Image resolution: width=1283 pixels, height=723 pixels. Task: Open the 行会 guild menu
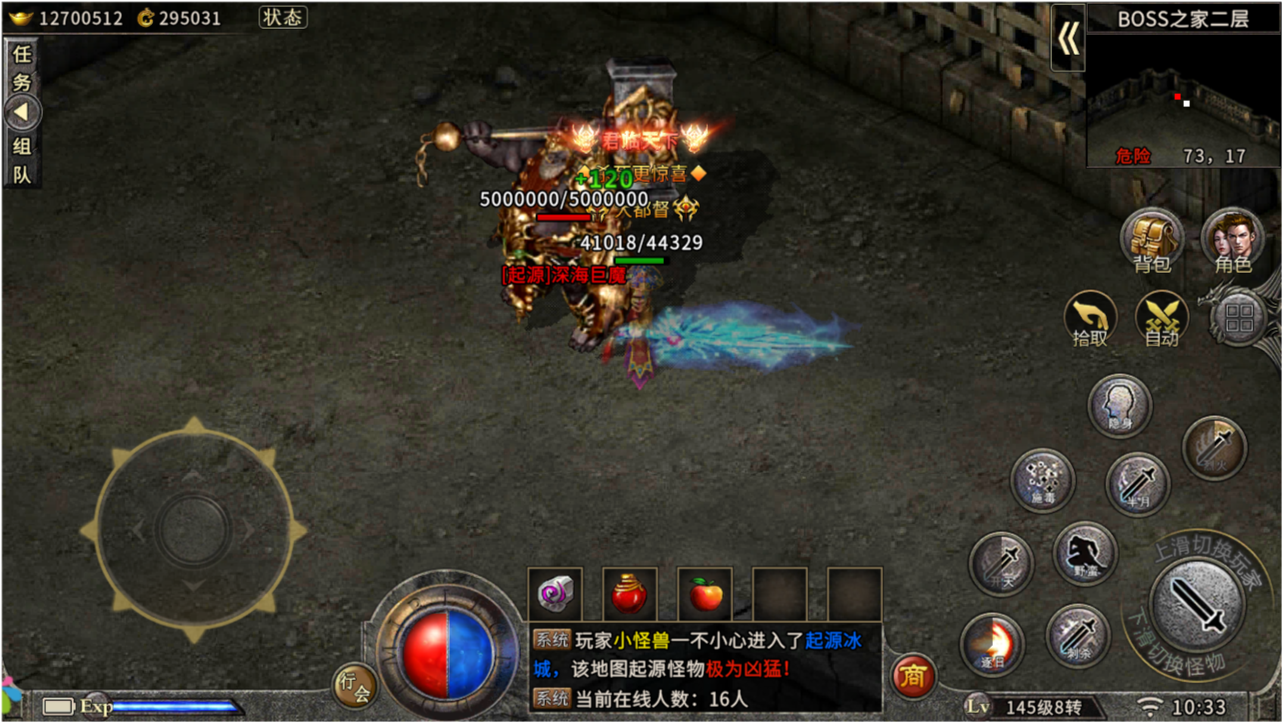coord(354,685)
